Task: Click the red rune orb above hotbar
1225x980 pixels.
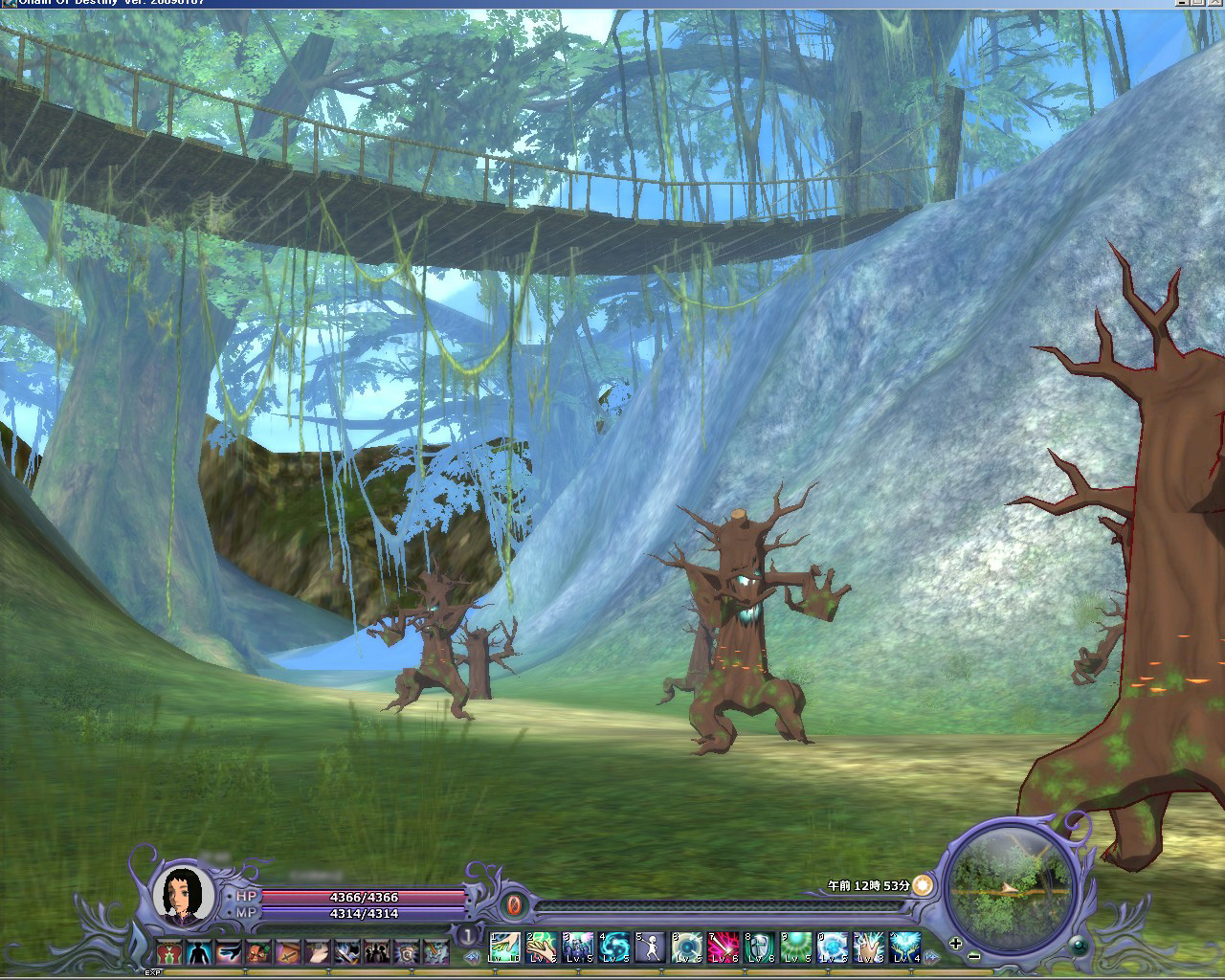Action: (x=513, y=904)
